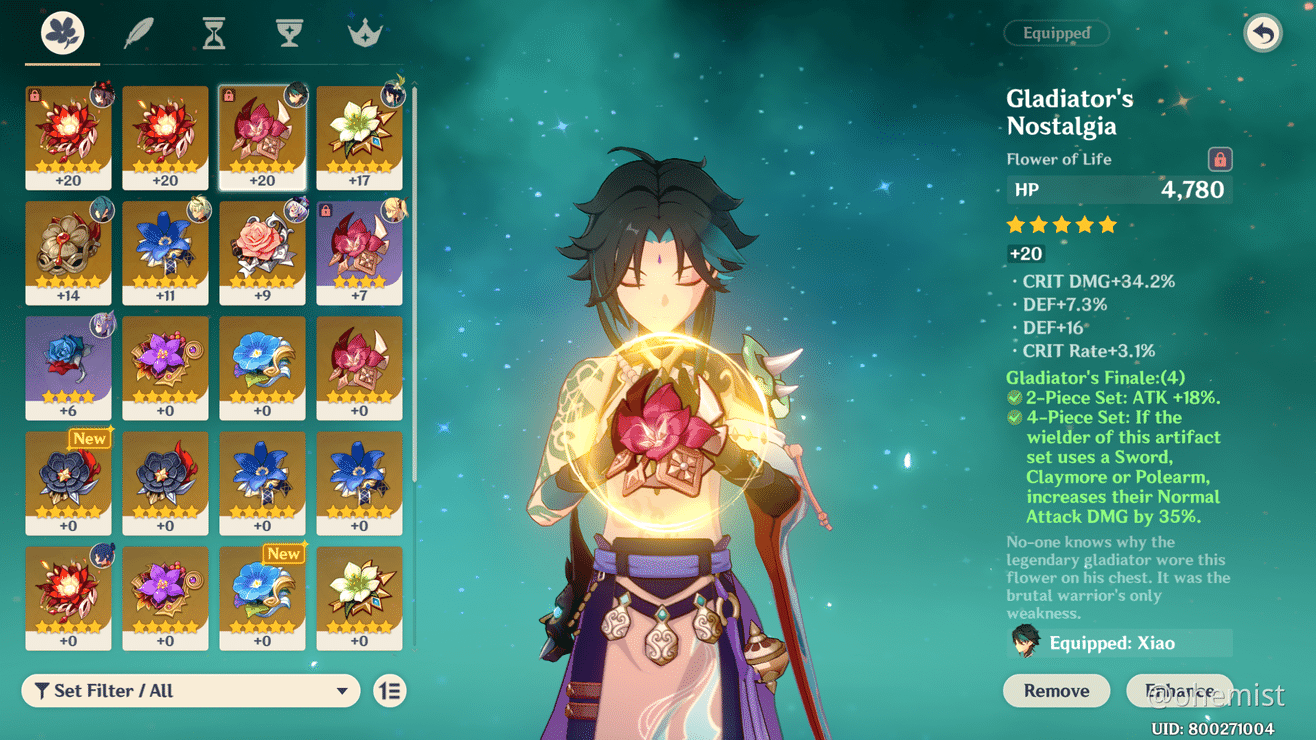This screenshot has height=740, width=1316.
Task: Click the Equipped label at the top
Action: click(1056, 33)
